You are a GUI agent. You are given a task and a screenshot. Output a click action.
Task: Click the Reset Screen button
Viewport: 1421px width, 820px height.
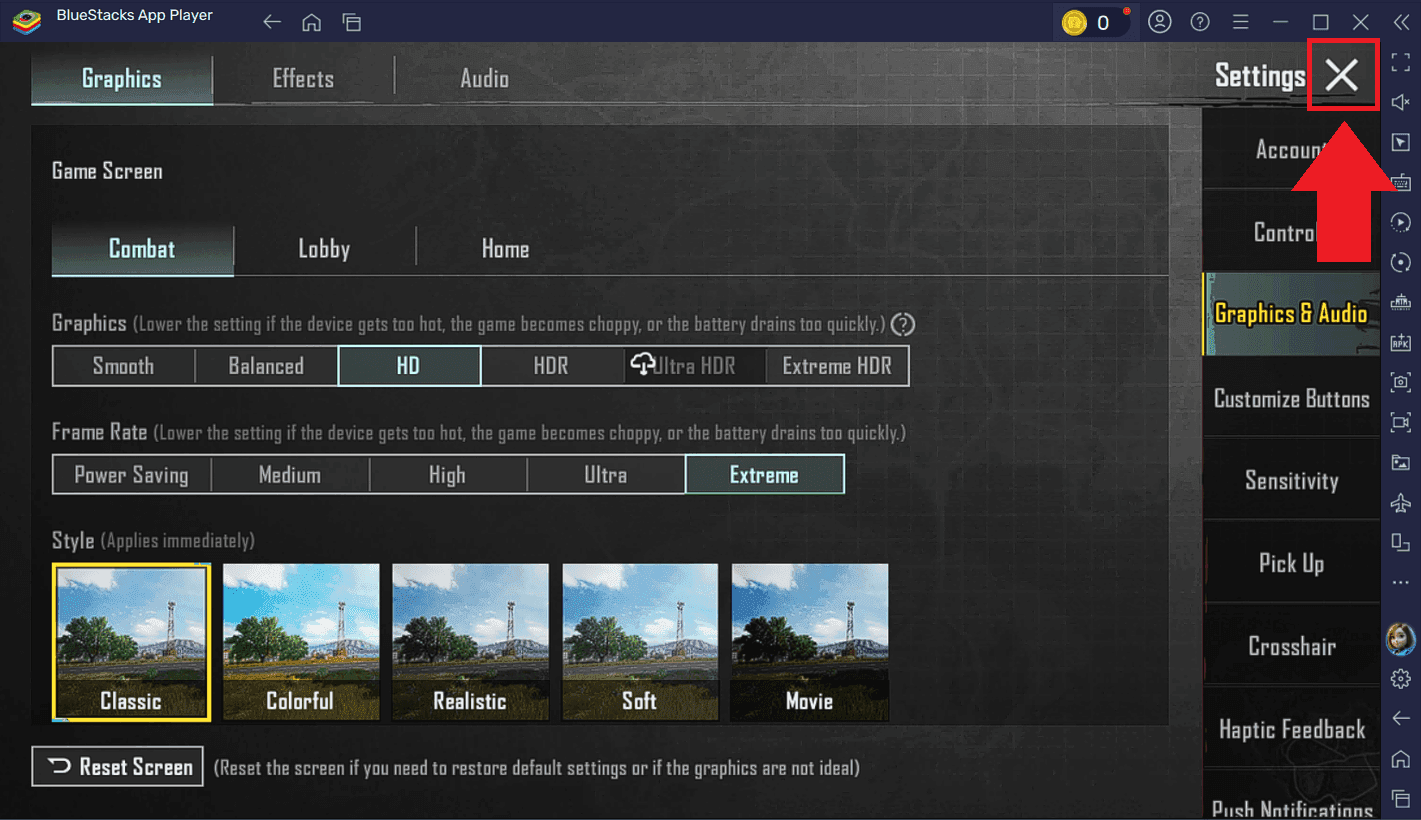point(117,766)
